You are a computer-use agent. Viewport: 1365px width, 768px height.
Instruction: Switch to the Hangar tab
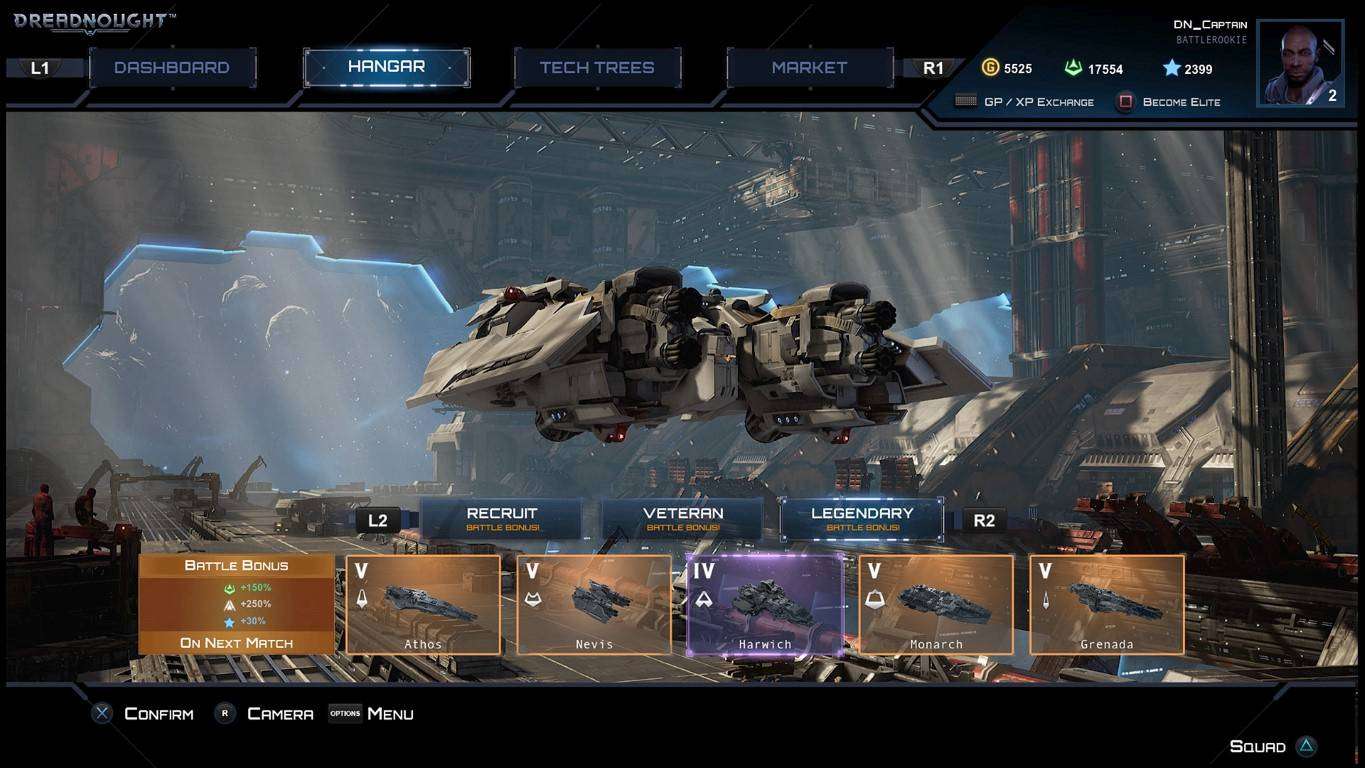pyautogui.click(x=386, y=67)
